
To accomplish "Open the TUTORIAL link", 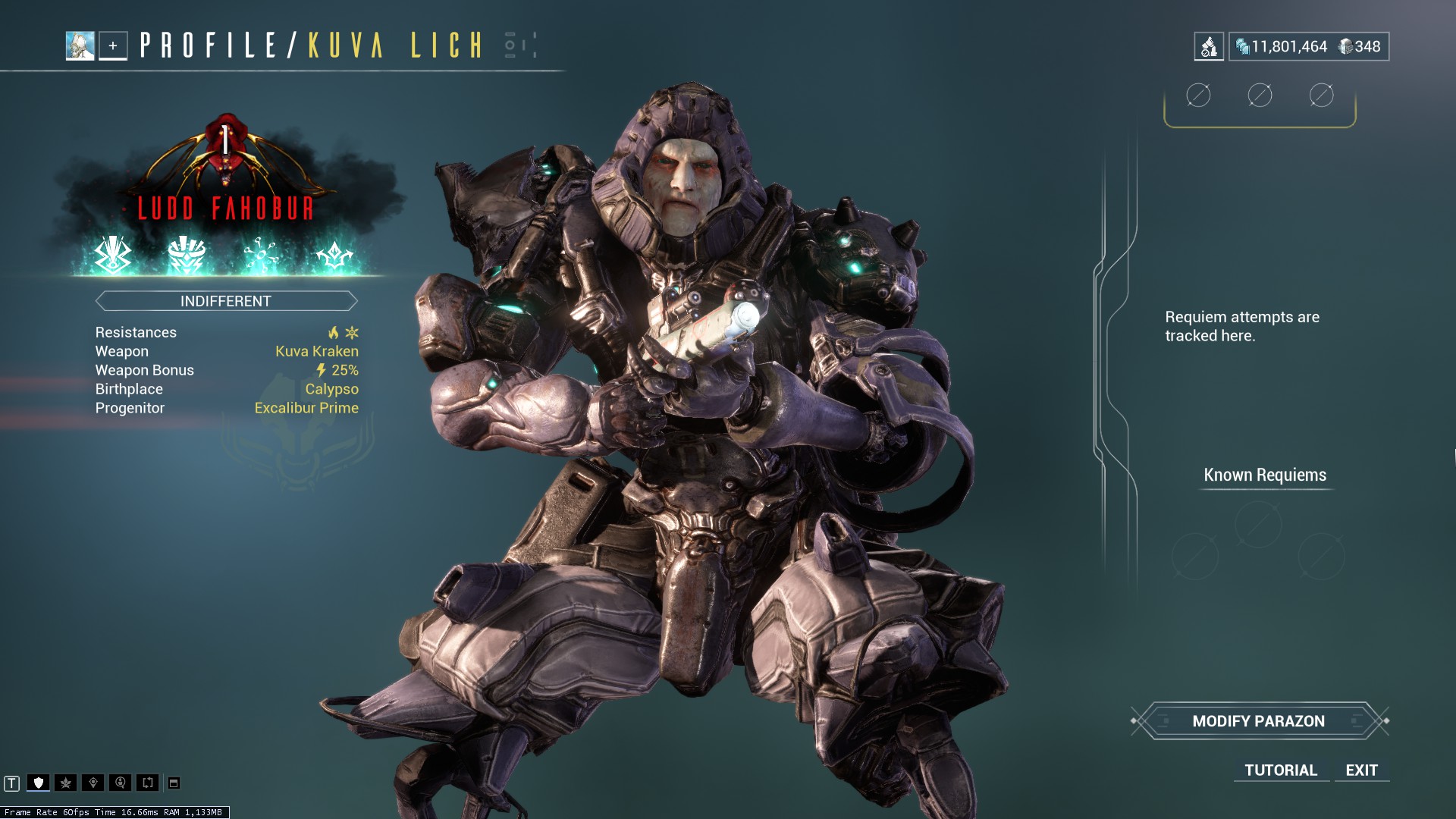I will [x=1280, y=770].
